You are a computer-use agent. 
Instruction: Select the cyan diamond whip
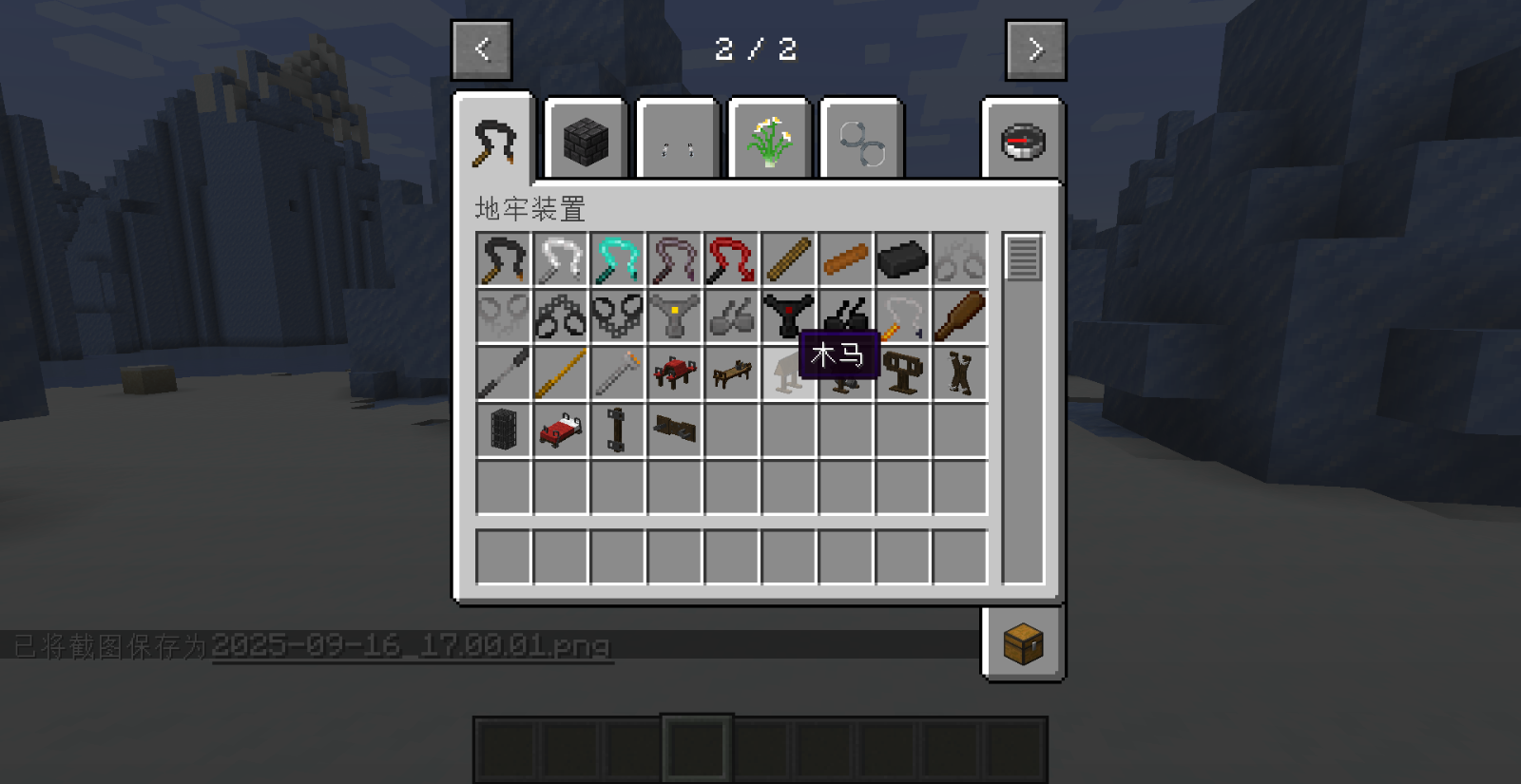click(x=617, y=259)
